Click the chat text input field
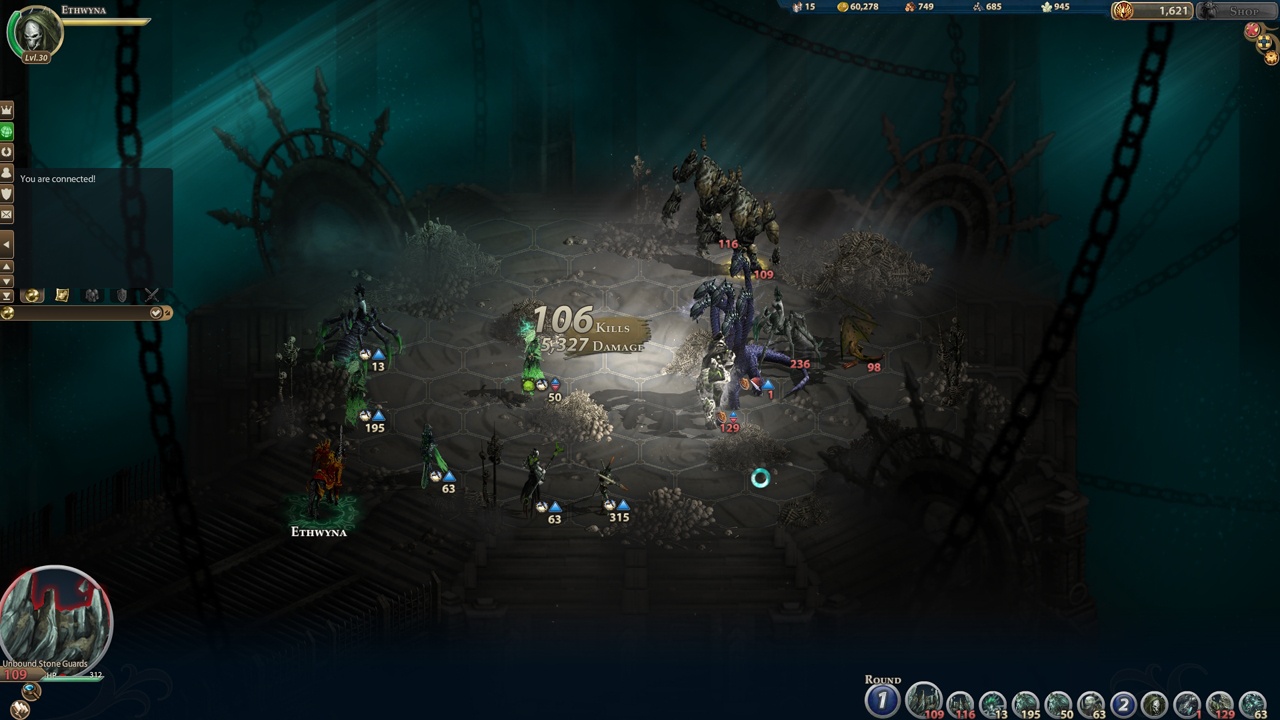The image size is (1280, 720). 80,313
